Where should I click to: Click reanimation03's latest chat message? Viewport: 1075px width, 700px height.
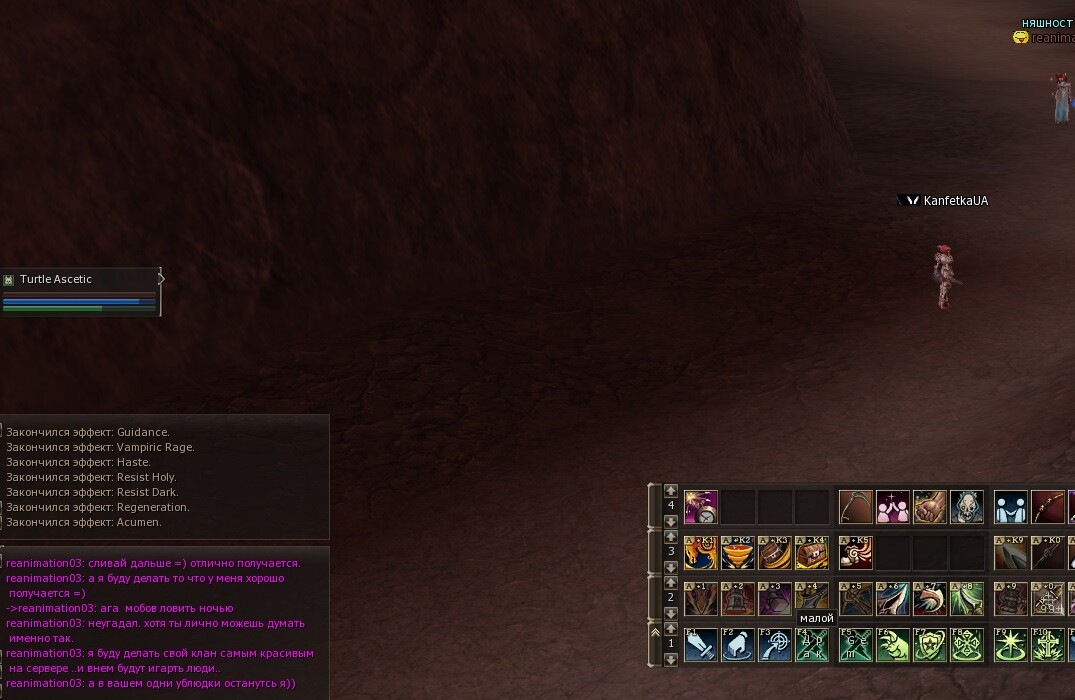point(150,683)
